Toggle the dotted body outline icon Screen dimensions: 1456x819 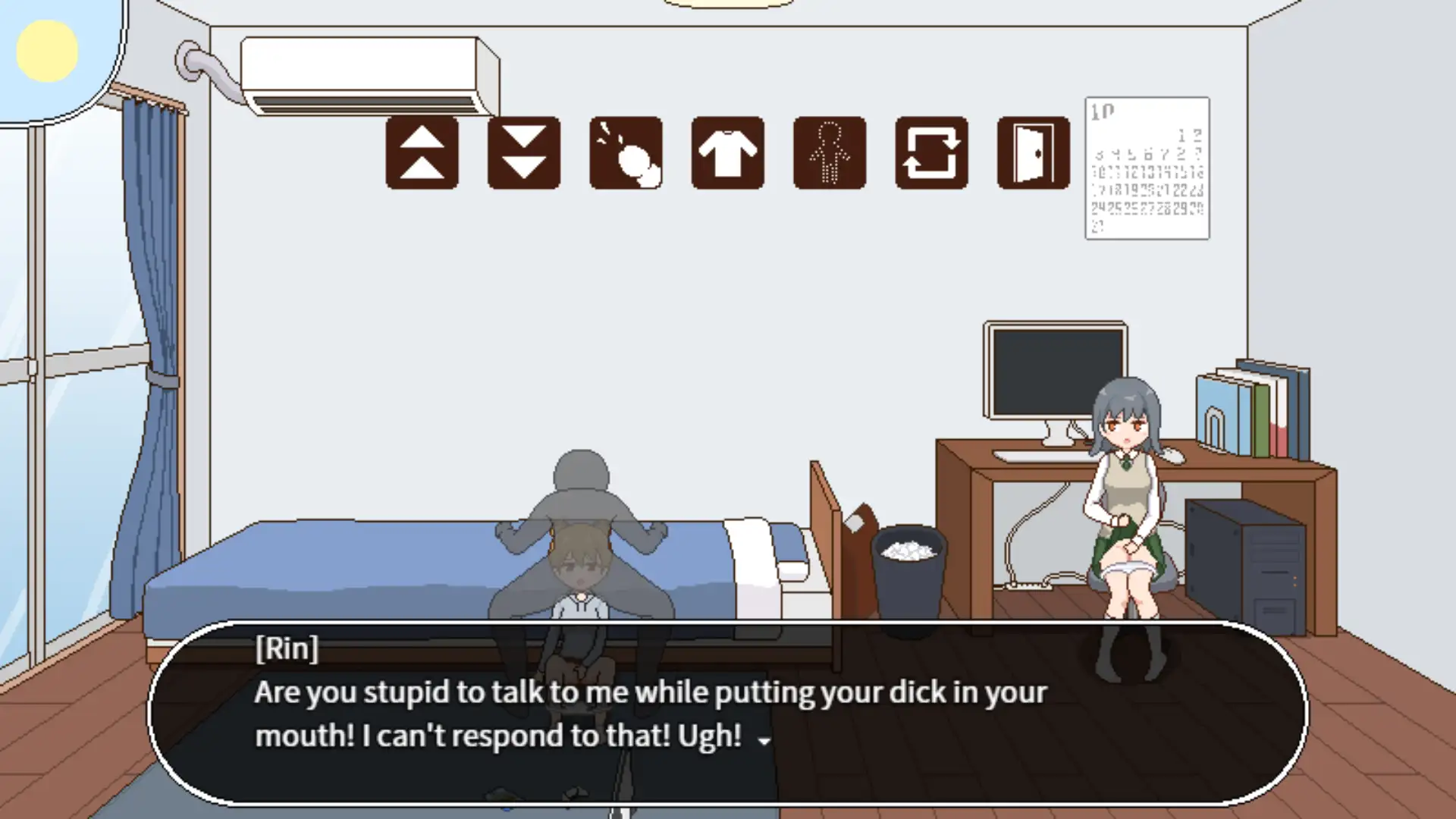coord(829,152)
